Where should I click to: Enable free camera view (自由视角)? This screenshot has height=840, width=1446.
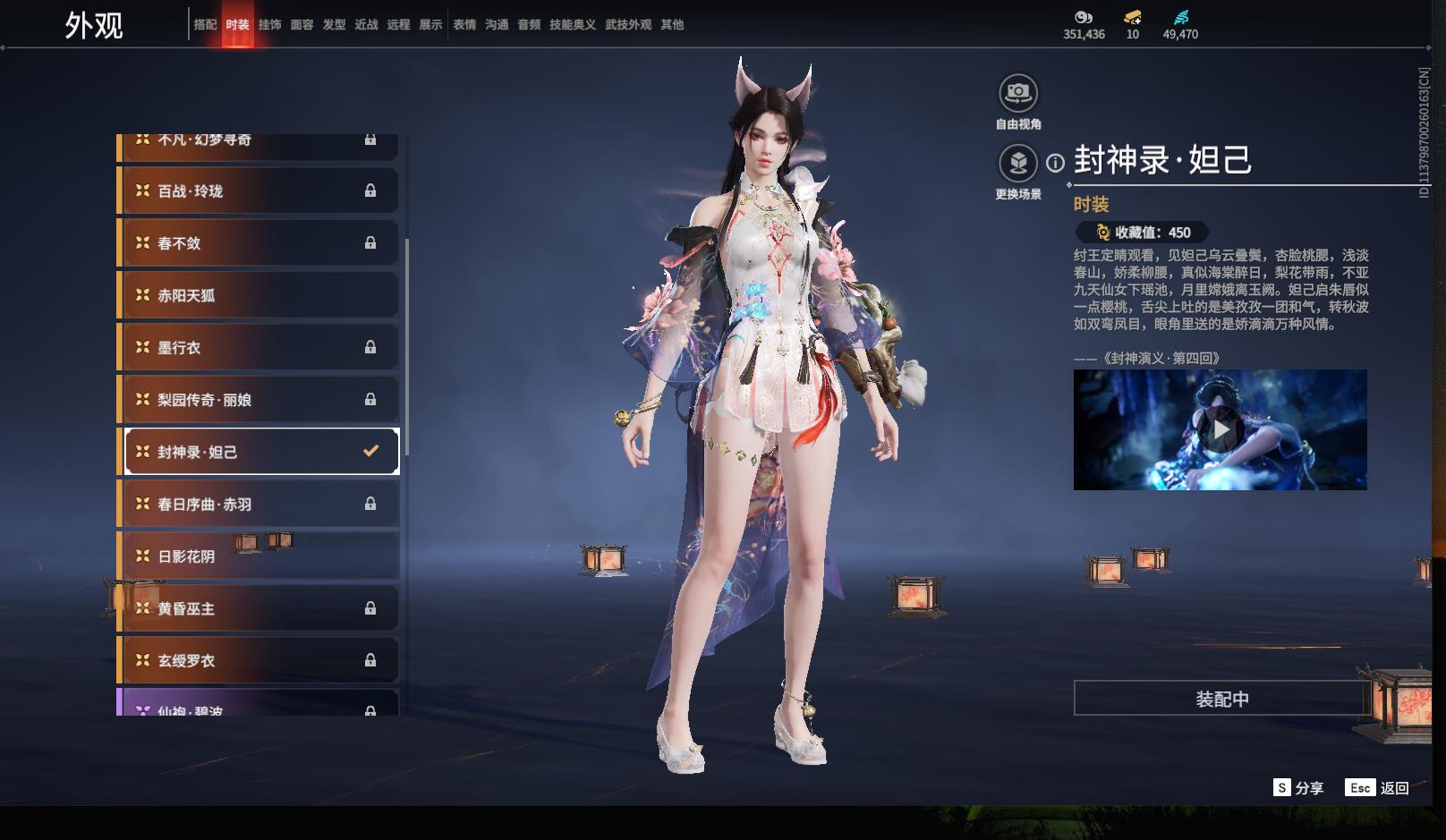pos(1018,93)
